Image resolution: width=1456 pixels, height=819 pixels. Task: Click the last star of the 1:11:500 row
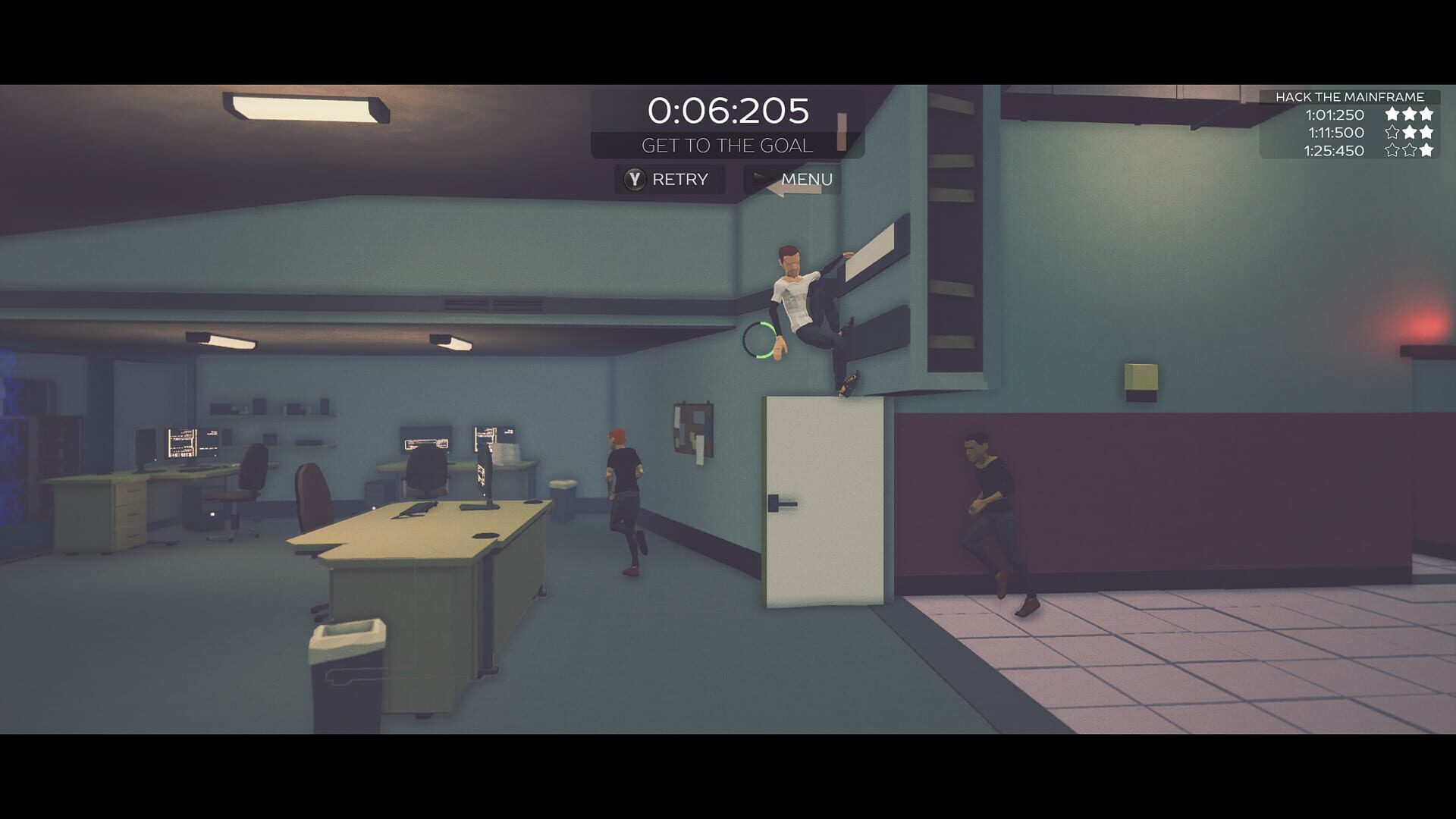[x=1426, y=133]
